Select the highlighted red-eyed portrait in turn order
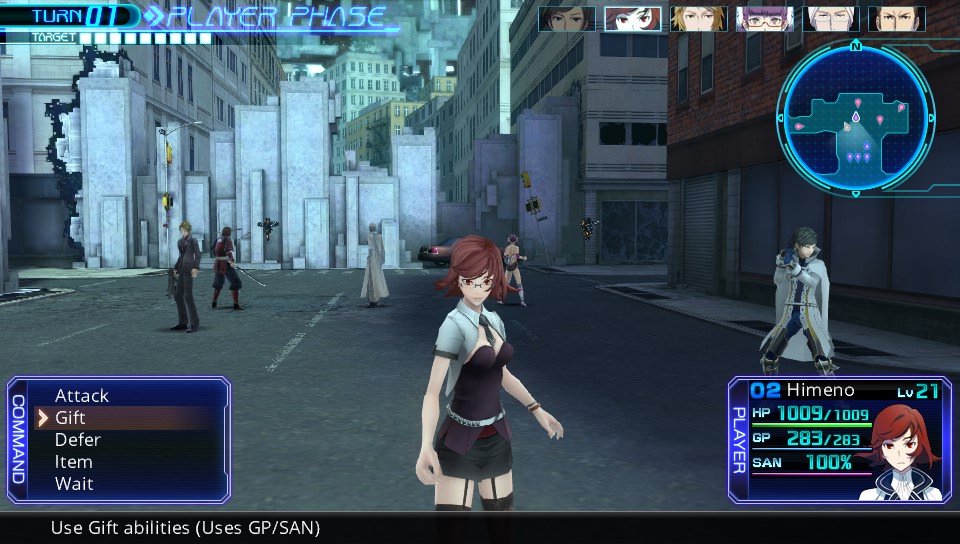This screenshot has width=960, height=544. pos(632,19)
